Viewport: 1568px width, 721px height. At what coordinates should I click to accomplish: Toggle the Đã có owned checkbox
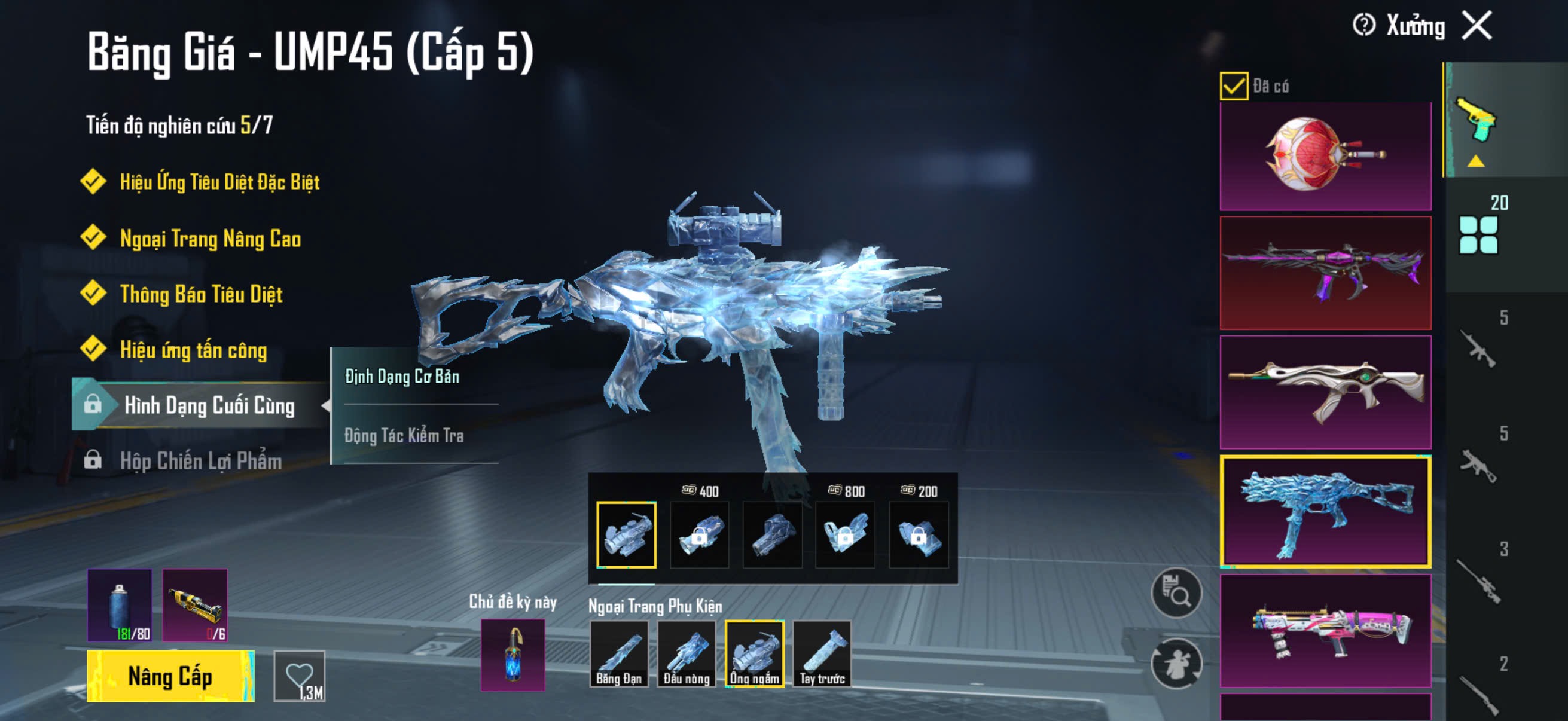click(1233, 85)
